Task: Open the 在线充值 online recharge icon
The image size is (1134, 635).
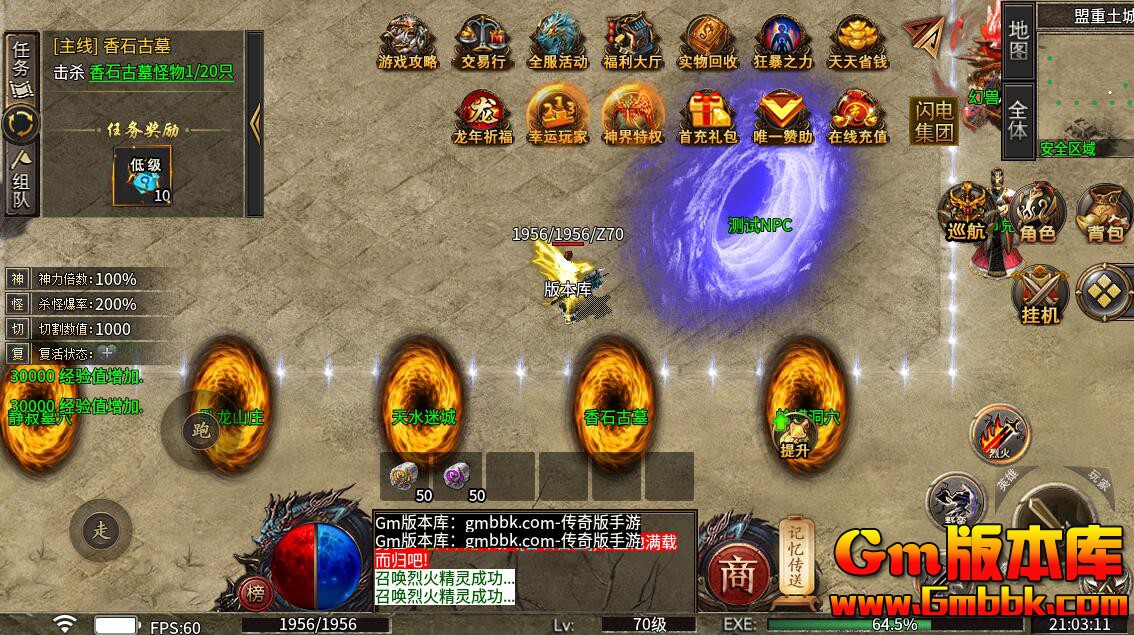Action: click(x=857, y=116)
